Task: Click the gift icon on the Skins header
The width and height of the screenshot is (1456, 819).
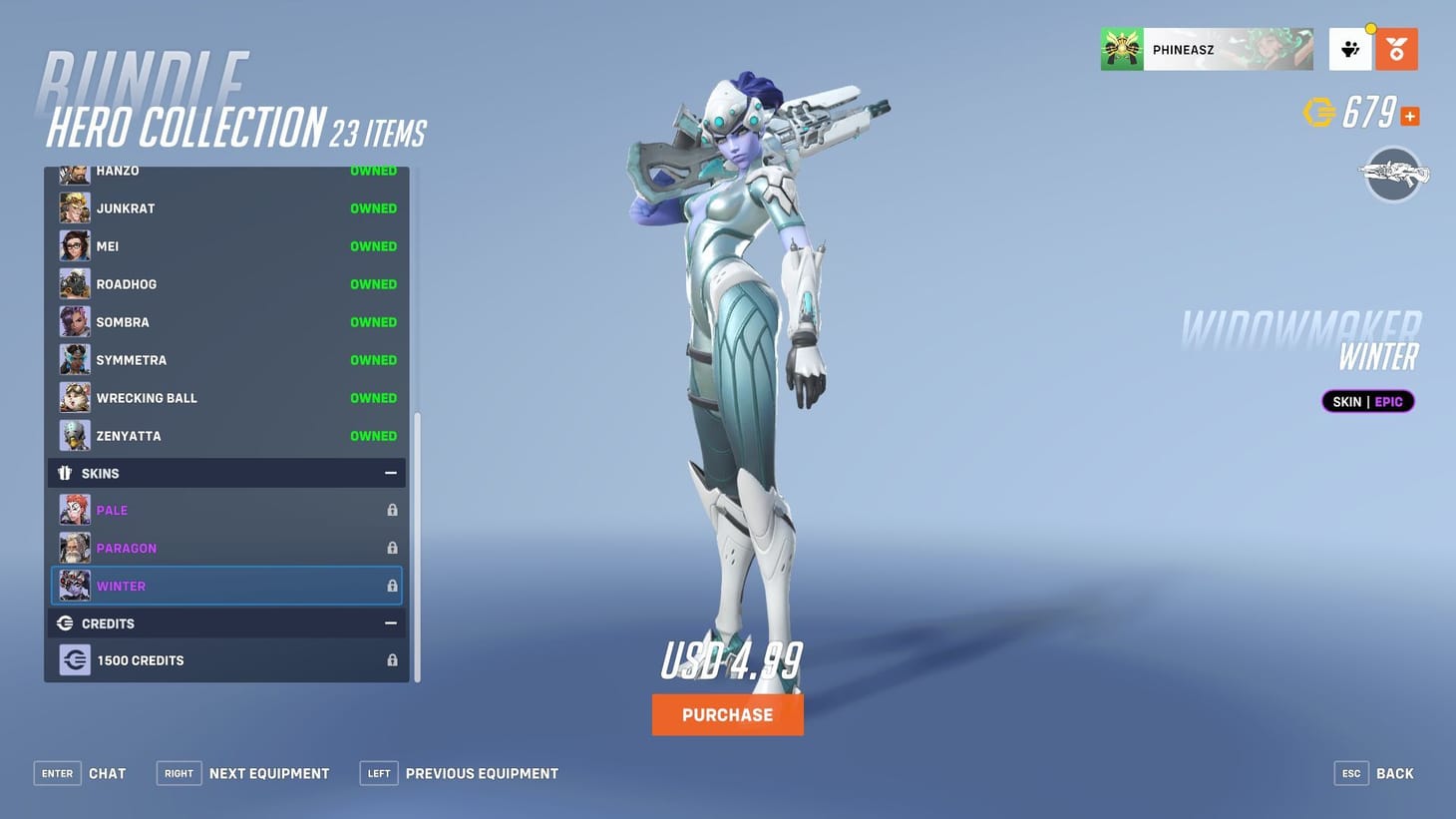Action: 66,473
